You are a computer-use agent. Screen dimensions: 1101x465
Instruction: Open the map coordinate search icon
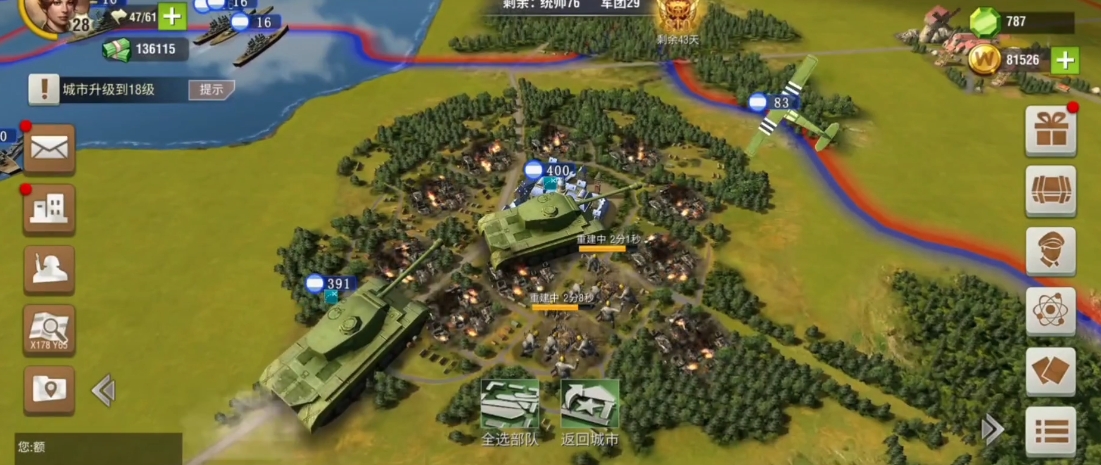49,329
